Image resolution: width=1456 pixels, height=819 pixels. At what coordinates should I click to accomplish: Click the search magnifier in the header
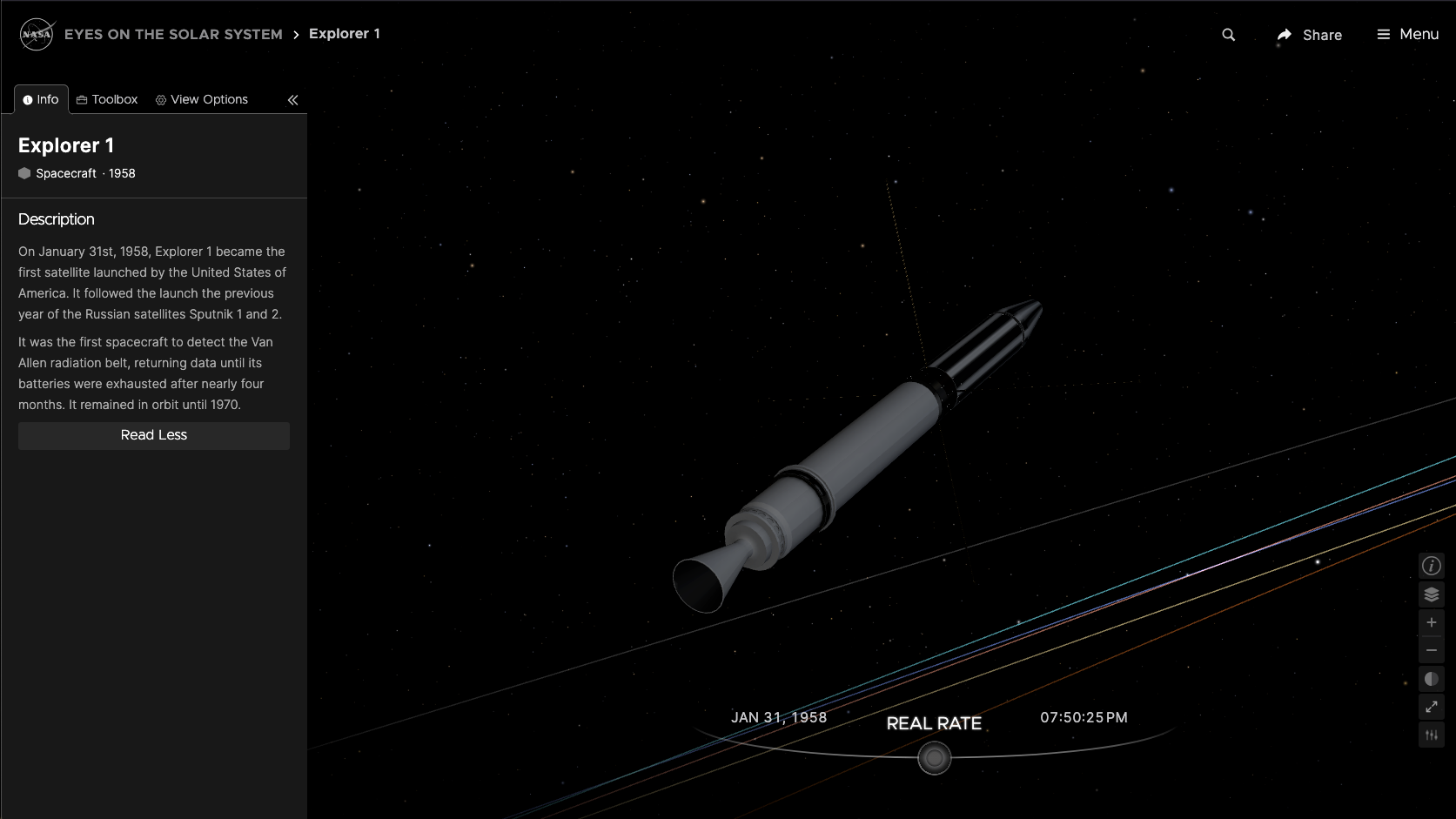pyautogui.click(x=1228, y=36)
